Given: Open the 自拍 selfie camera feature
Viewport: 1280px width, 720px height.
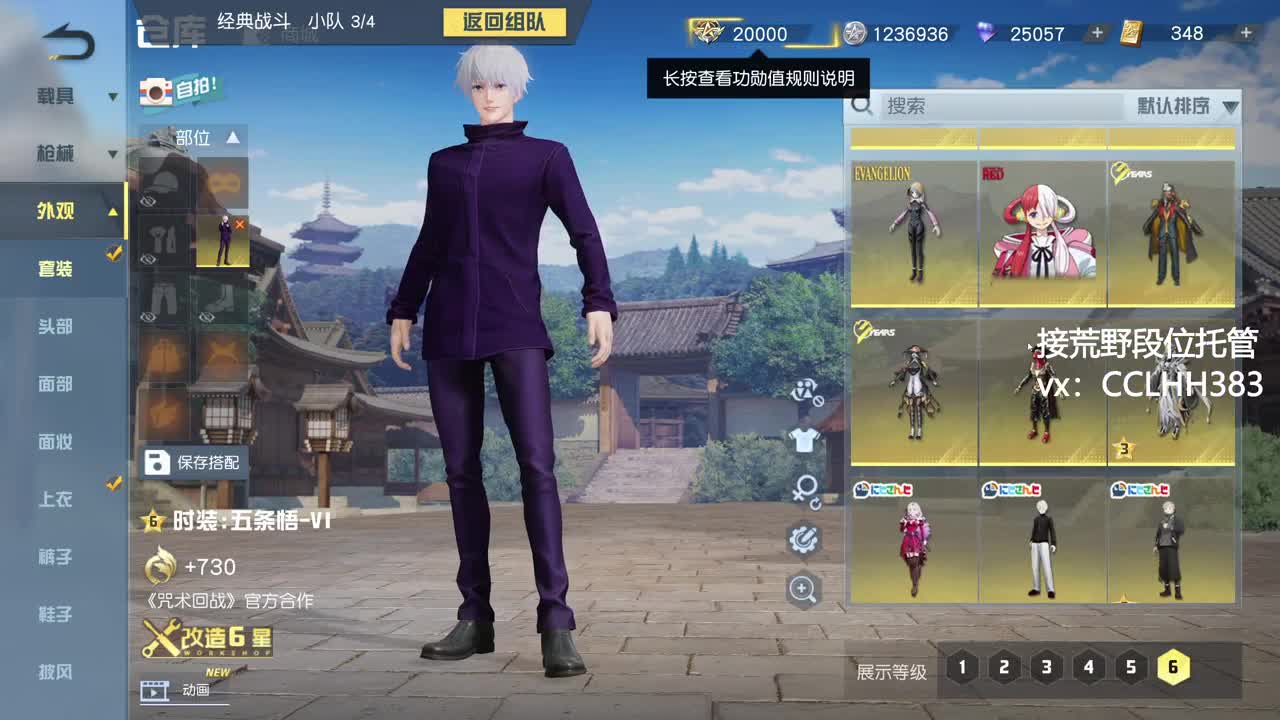Looking at the screenshot, I should (x=180, y=89).
